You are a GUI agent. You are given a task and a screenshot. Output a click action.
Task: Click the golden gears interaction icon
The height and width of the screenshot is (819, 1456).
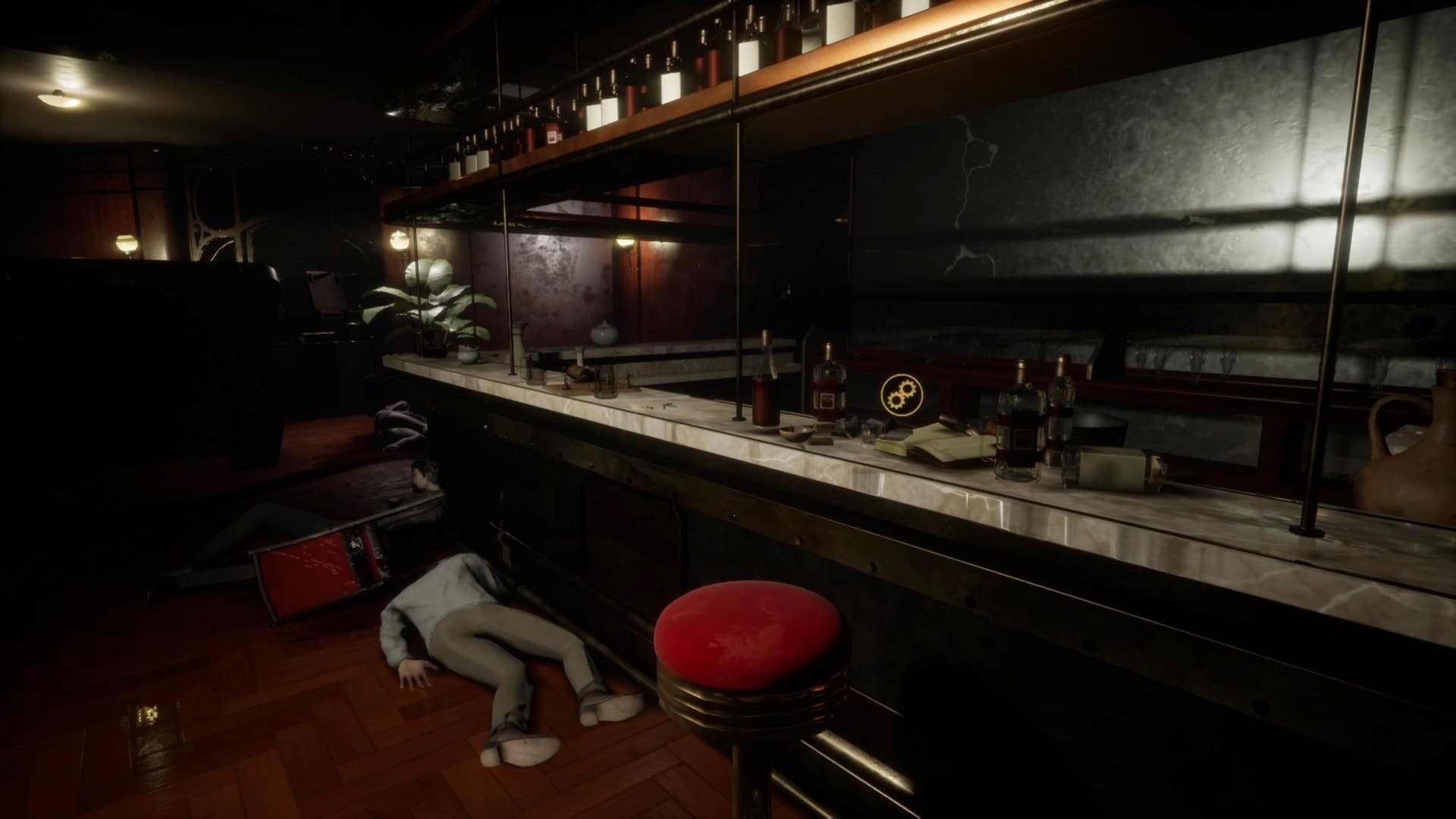click(x=900, y=394)
